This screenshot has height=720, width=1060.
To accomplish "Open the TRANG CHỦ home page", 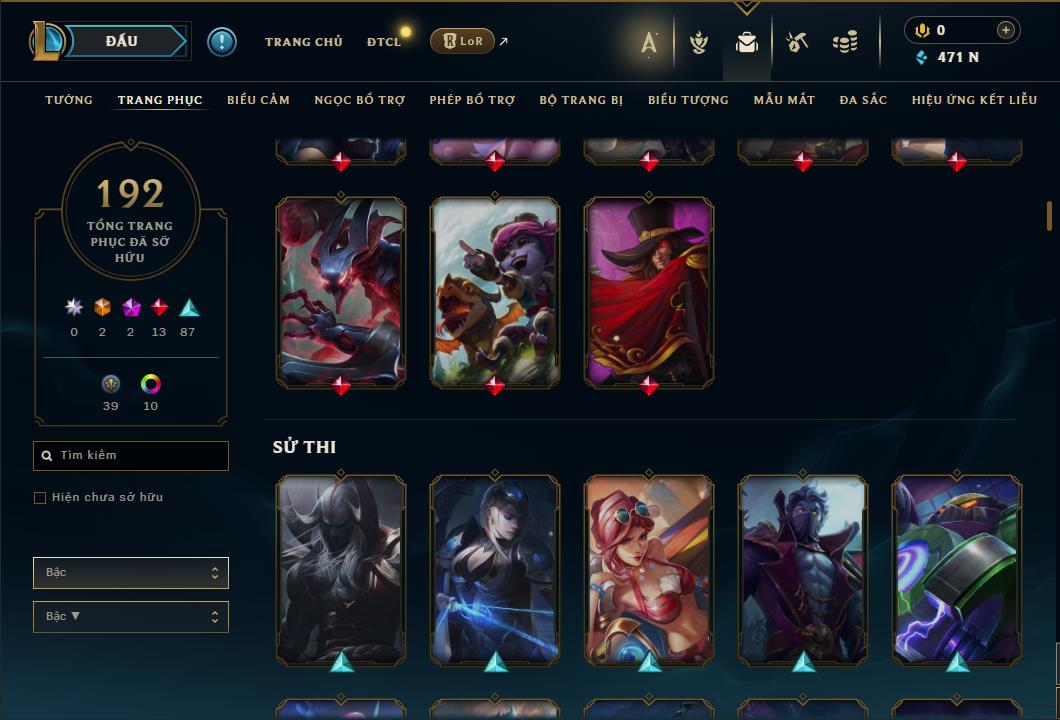I will click(303, 42).
